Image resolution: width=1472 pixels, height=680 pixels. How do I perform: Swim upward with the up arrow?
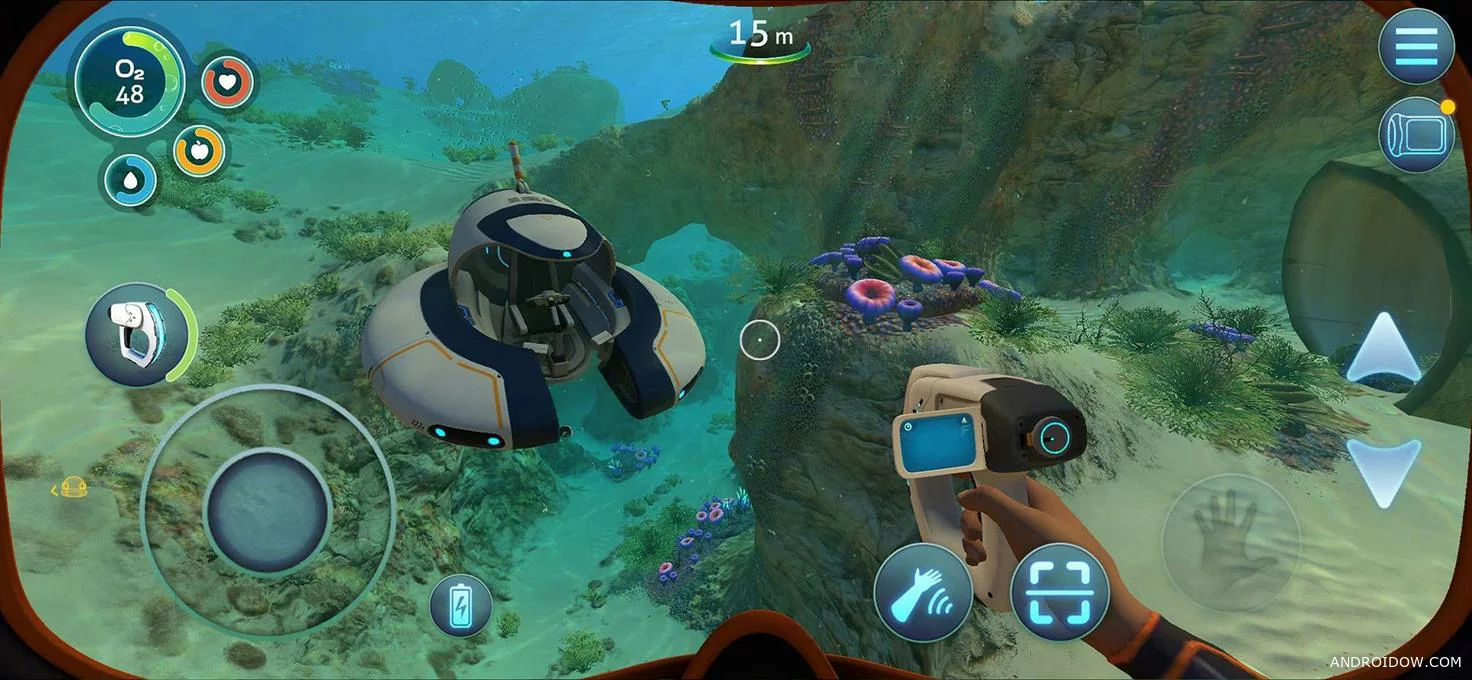(x=1383, y=350)
